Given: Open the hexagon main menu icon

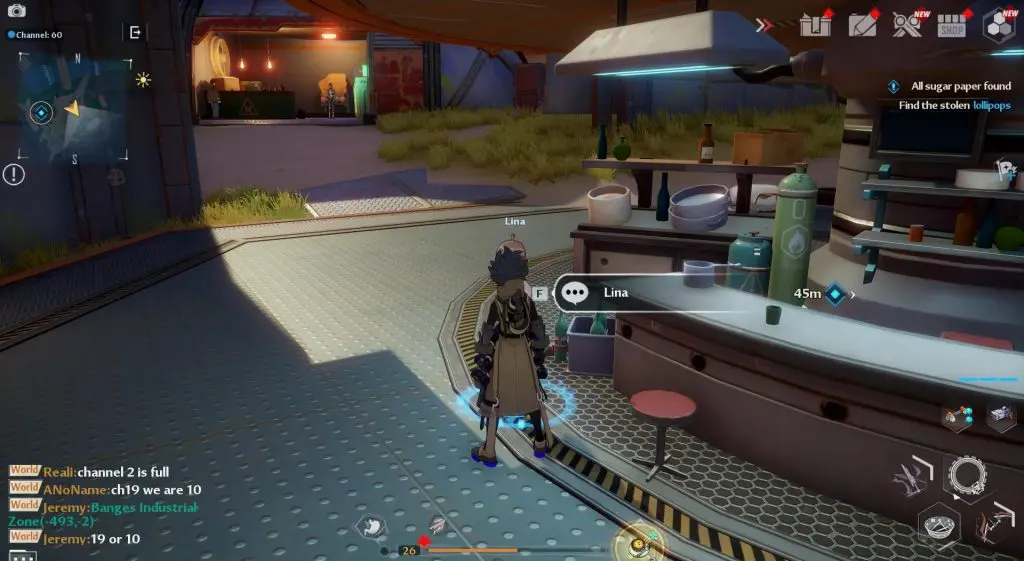Looking at the screenshot, I should pos(998,24).
